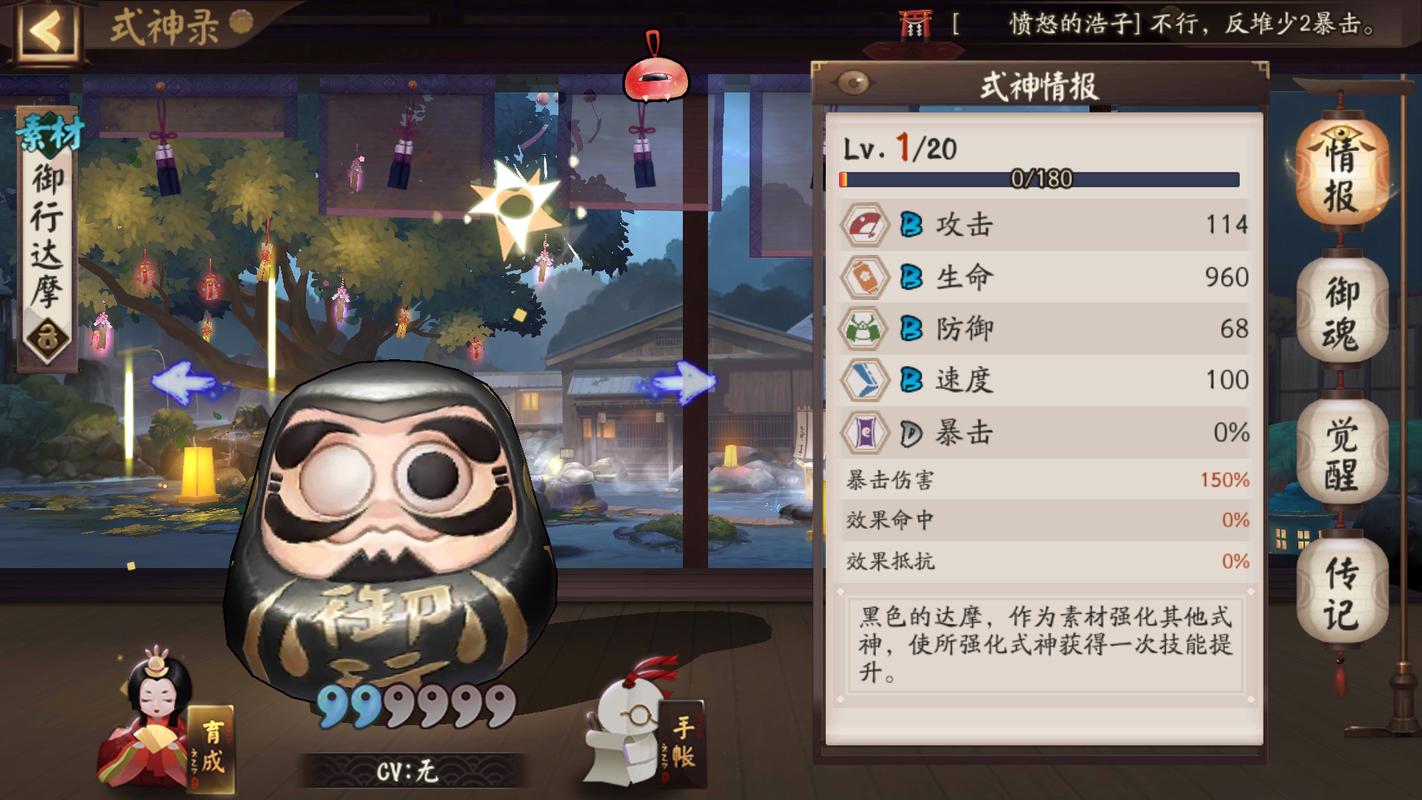Select the 觉醒 lantern tab
1422x800 pixels.
coord(1342,454)
